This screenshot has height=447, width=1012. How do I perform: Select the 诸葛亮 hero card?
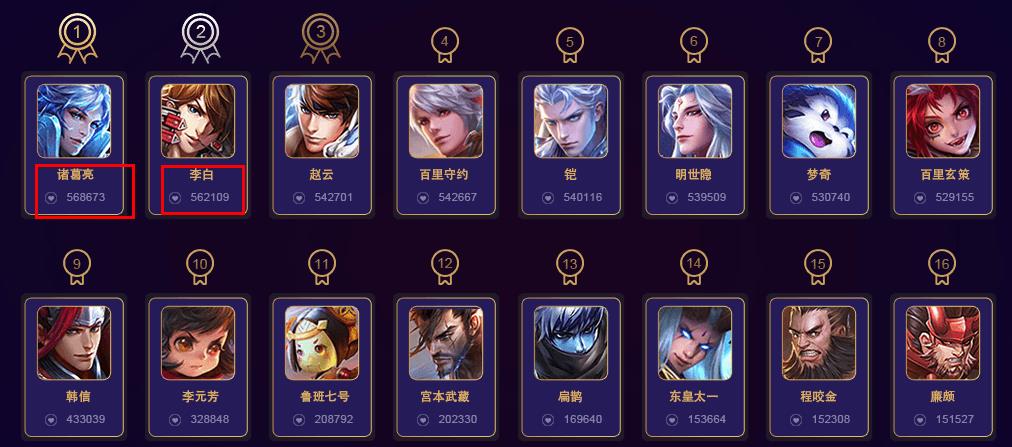pyautogui.click(x=74, y=122)
